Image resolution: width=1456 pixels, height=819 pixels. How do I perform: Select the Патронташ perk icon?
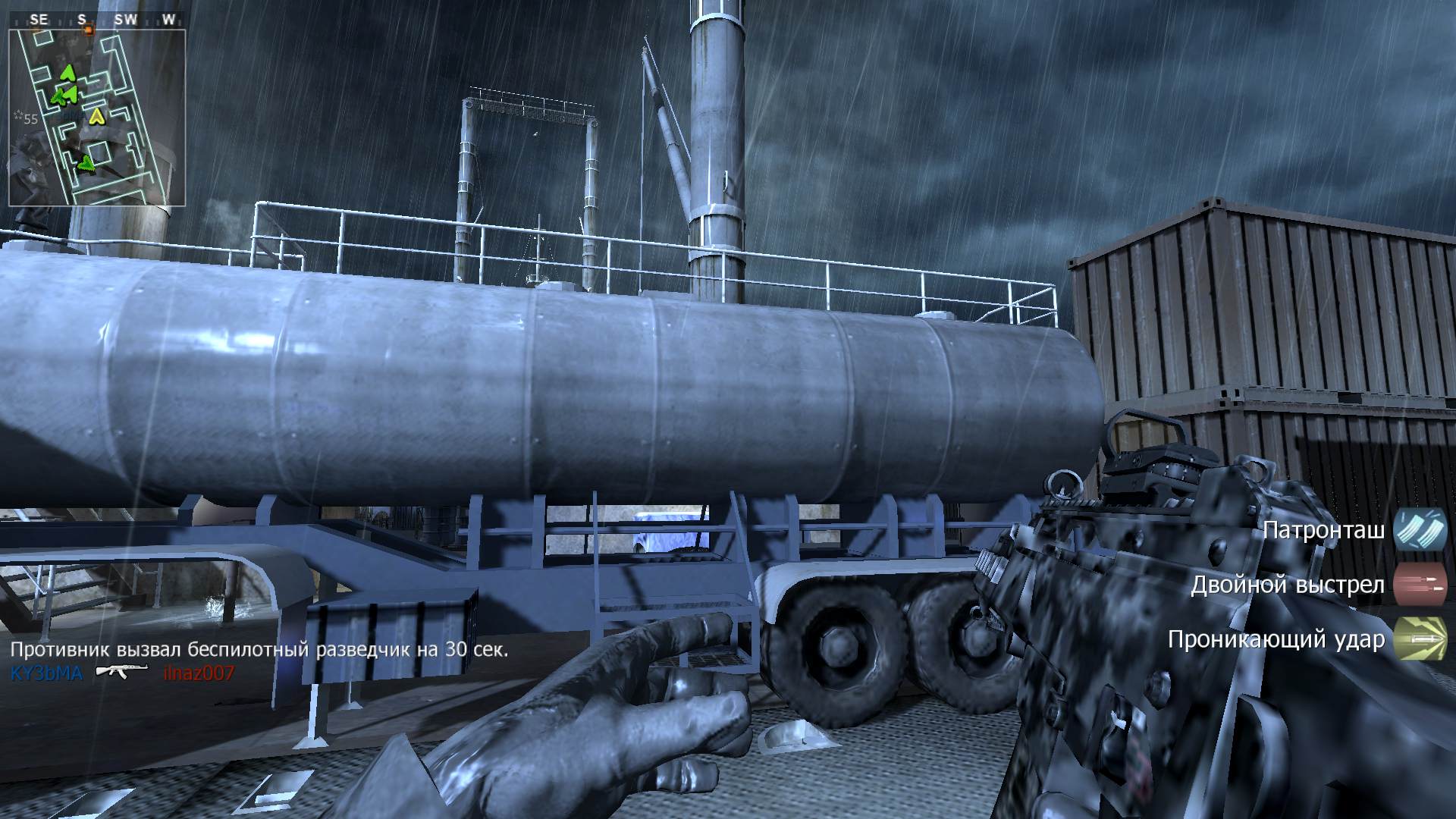pyautogui.click(x=1420, y=530)
